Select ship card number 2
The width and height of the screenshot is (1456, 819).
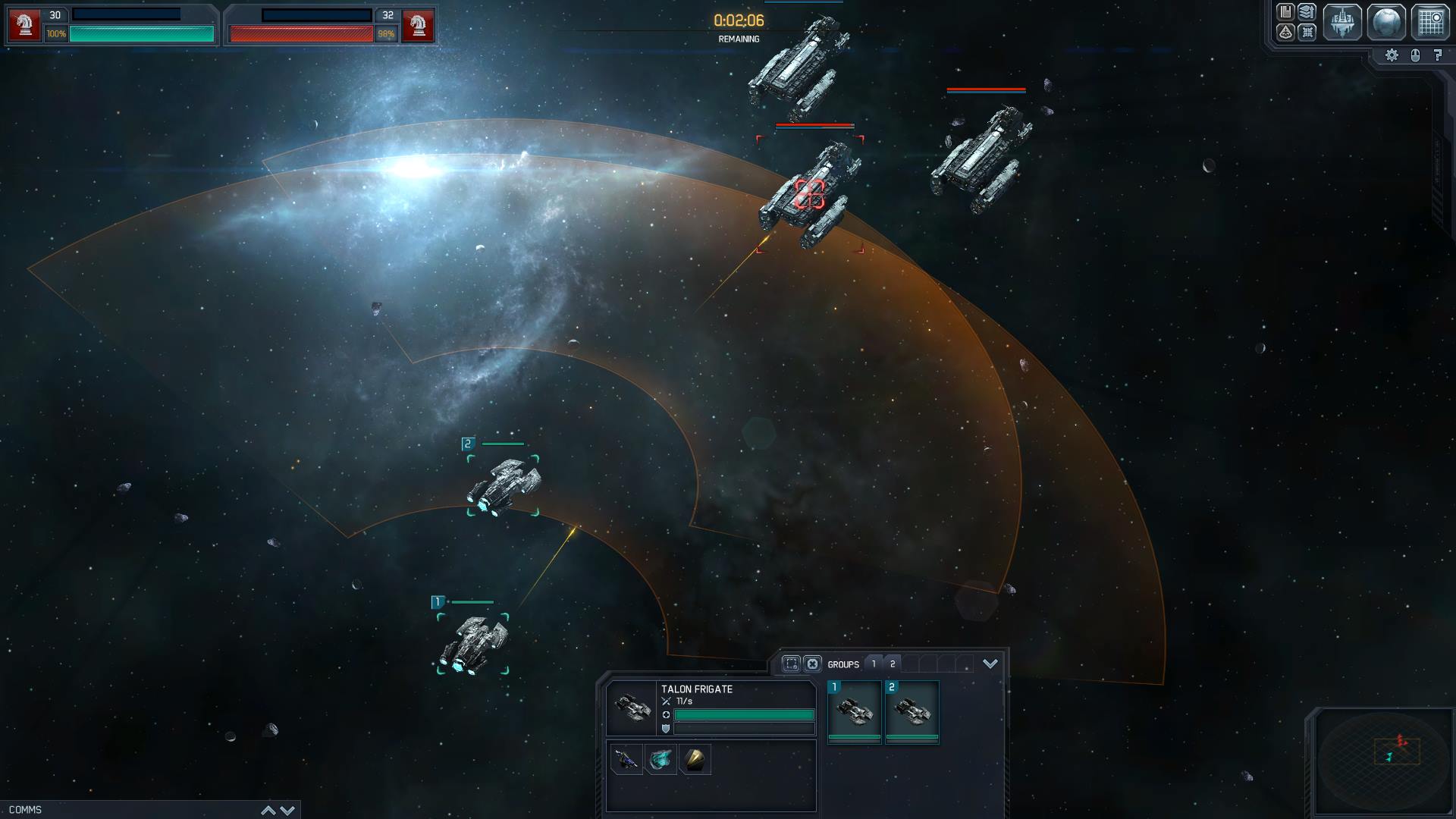click(x=912, y=712)
